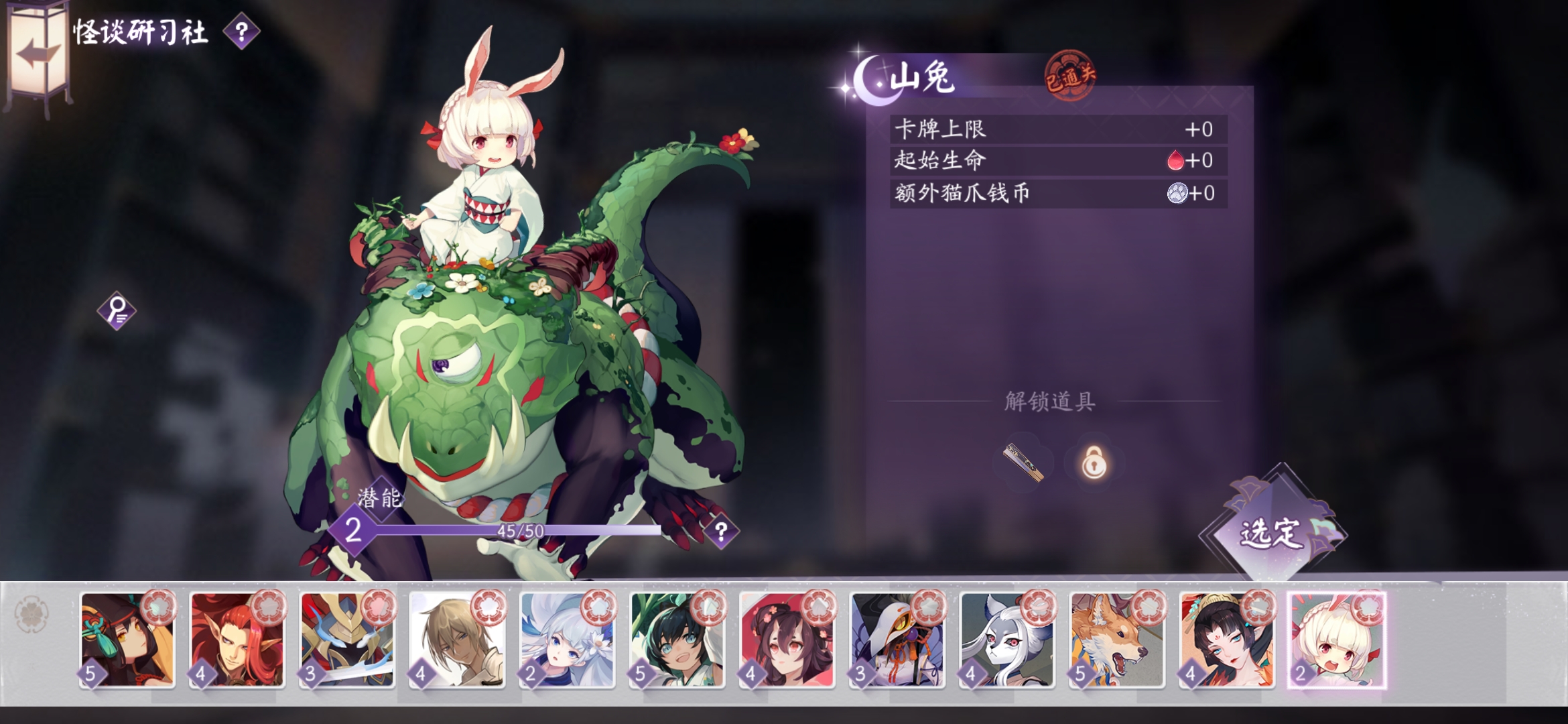
Task: Select the black-haired lady with ornate headdress
Action: click(1226, 640)
